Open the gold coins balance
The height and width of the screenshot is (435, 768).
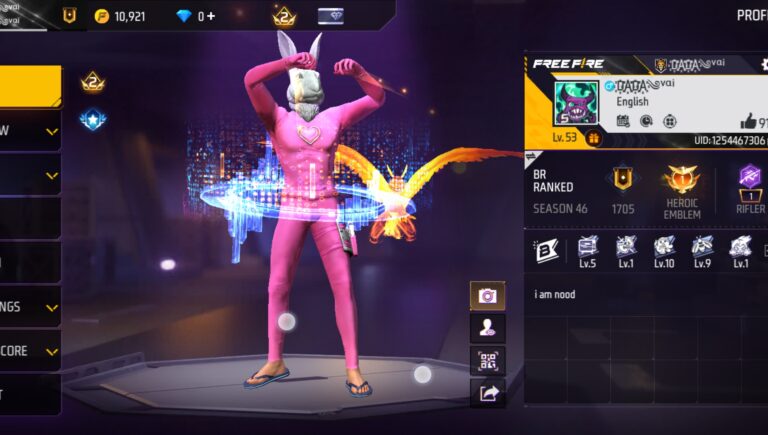coord(121,16)
